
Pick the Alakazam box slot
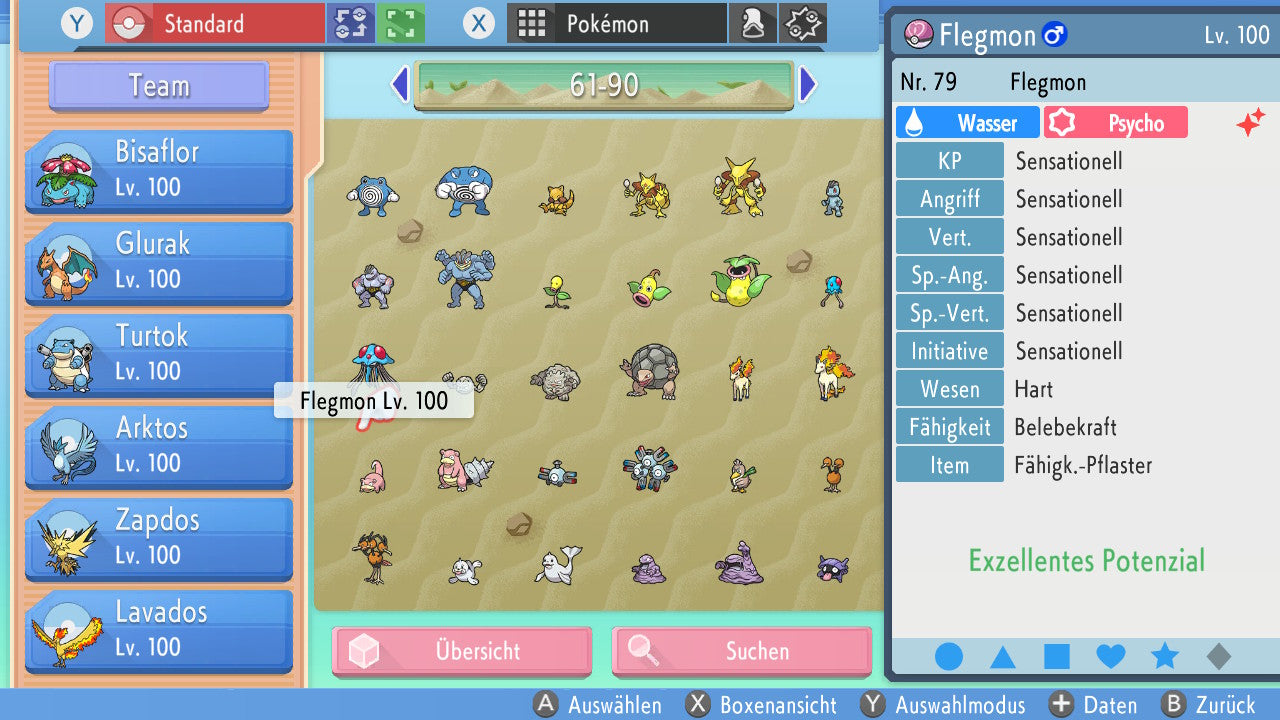pos(739,188)
